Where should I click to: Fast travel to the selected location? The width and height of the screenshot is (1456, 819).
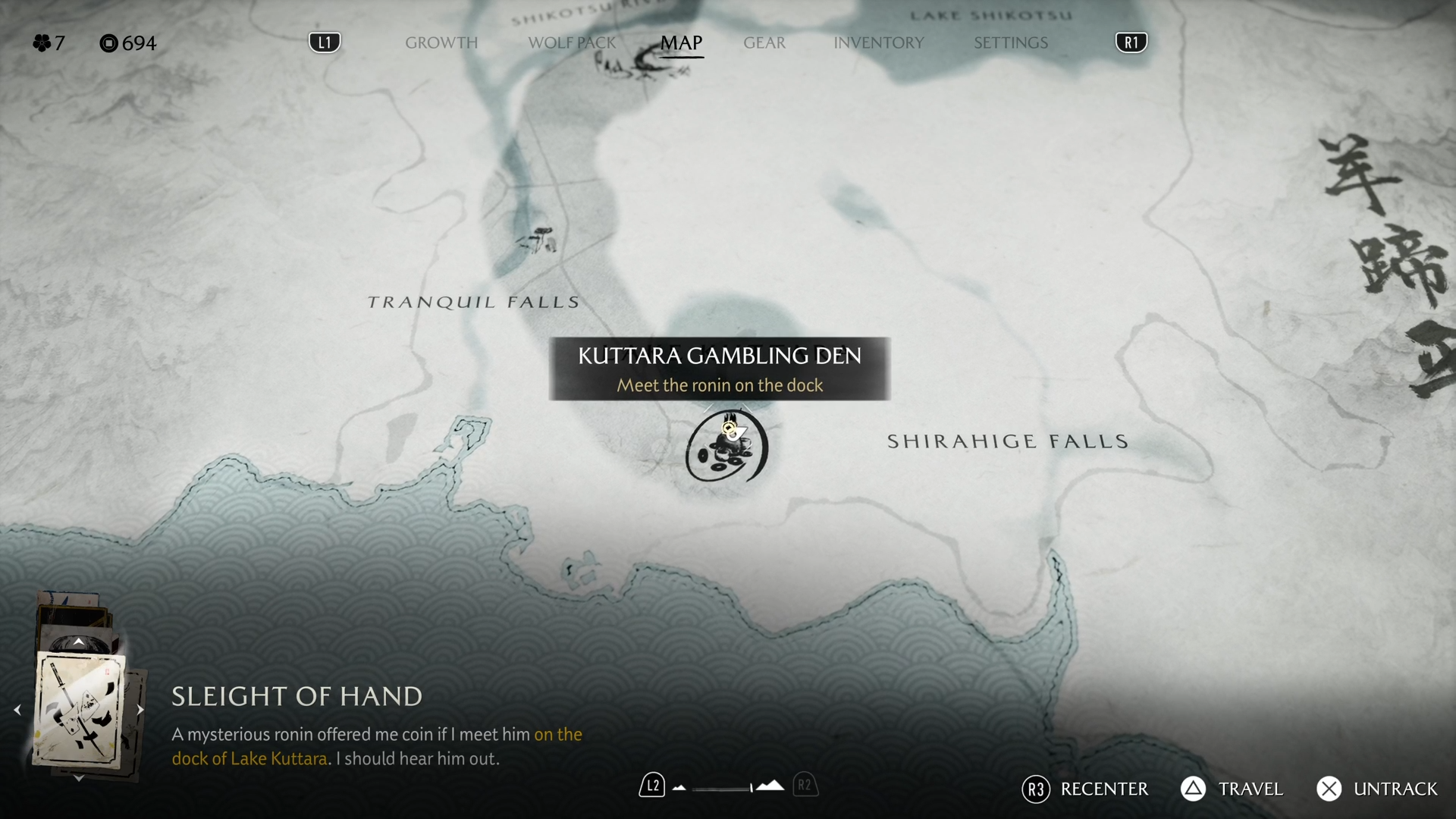point(1232,789)
